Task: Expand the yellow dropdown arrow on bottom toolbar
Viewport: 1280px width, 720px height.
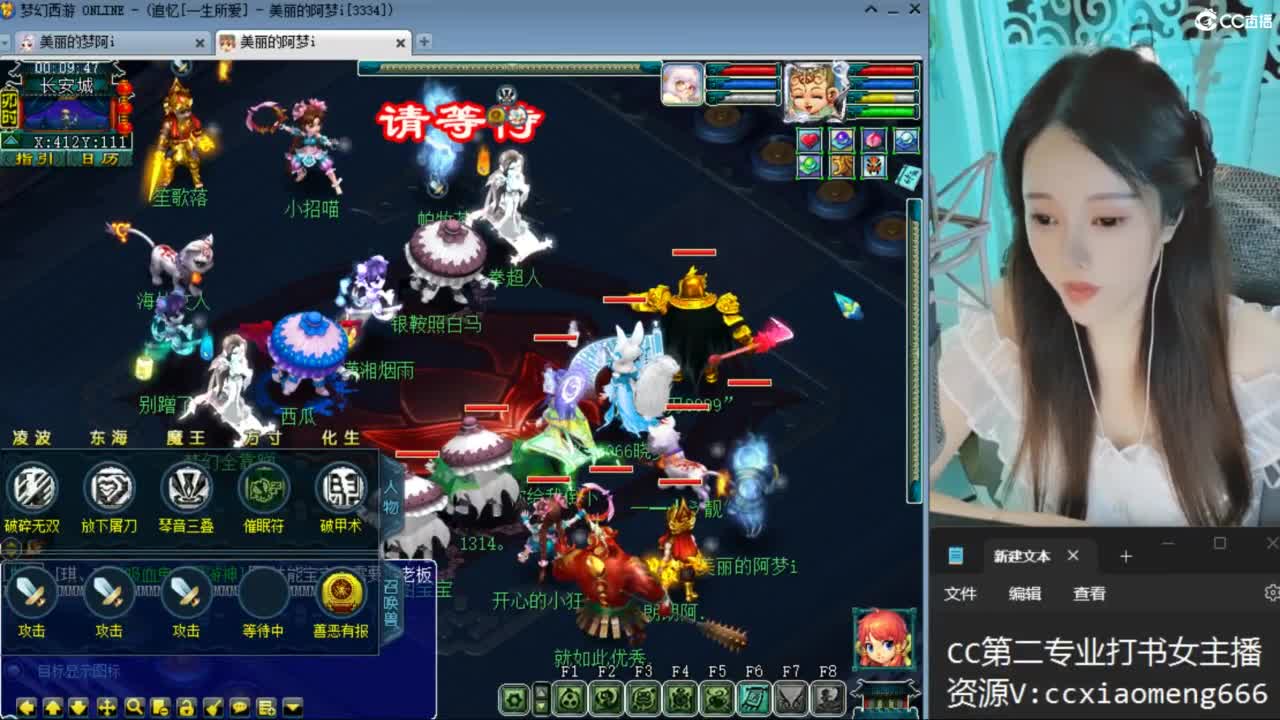Action: pyautogui.click(x=292, y=705)
